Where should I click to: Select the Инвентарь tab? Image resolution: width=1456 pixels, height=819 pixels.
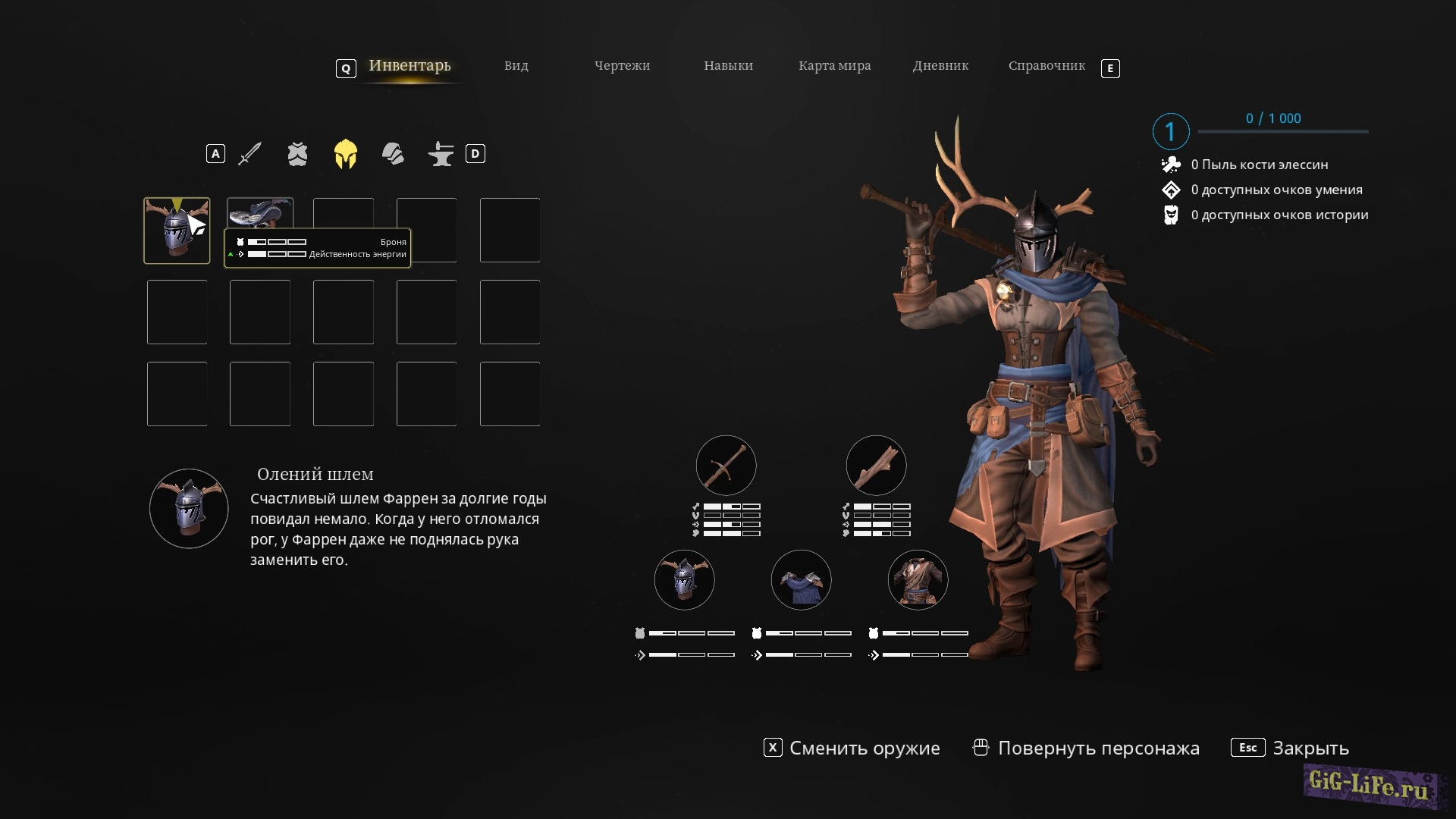[x=409, y=66]
